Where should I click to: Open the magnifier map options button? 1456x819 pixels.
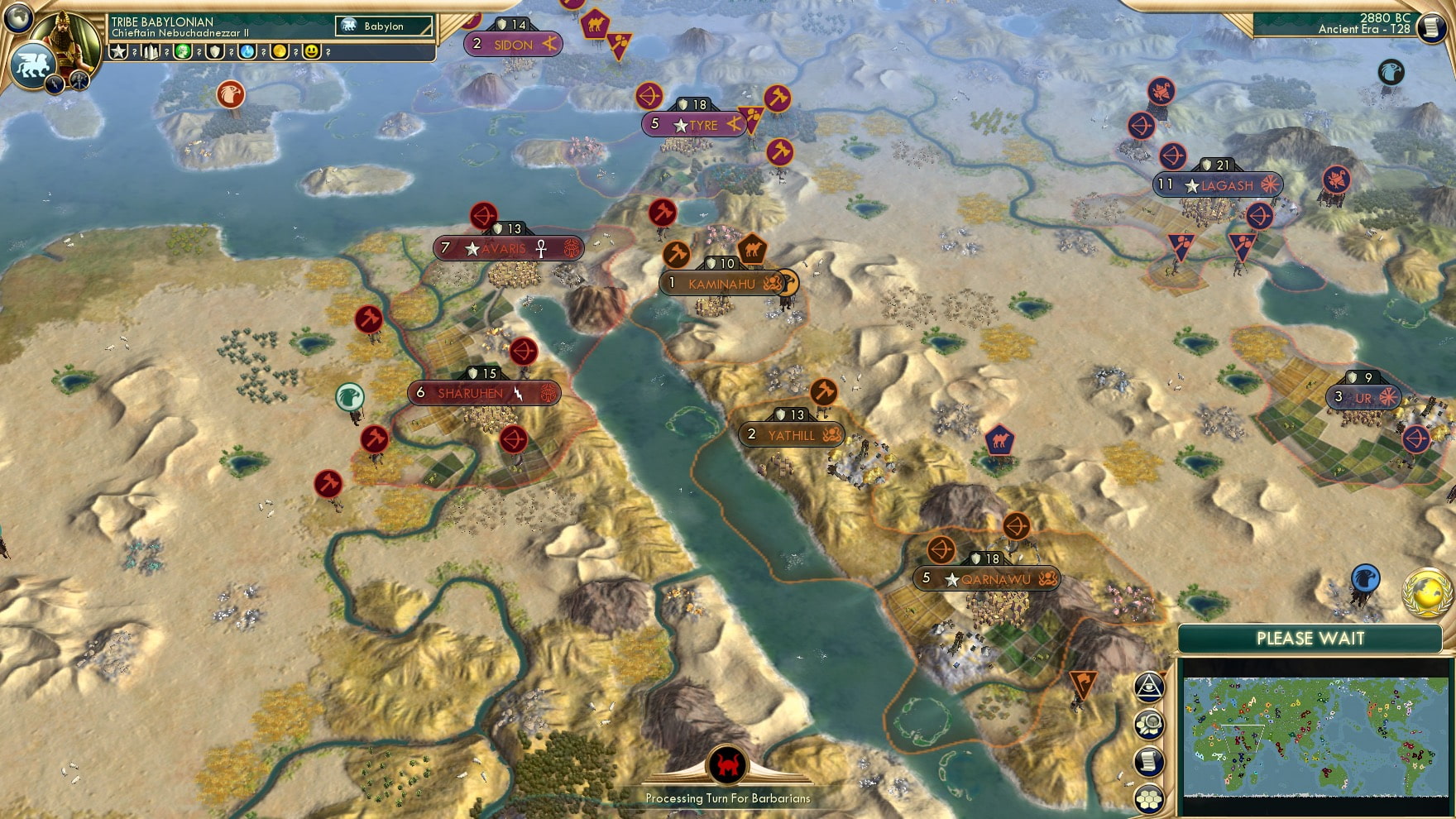pyautogui.click(x=1149, y=725)
